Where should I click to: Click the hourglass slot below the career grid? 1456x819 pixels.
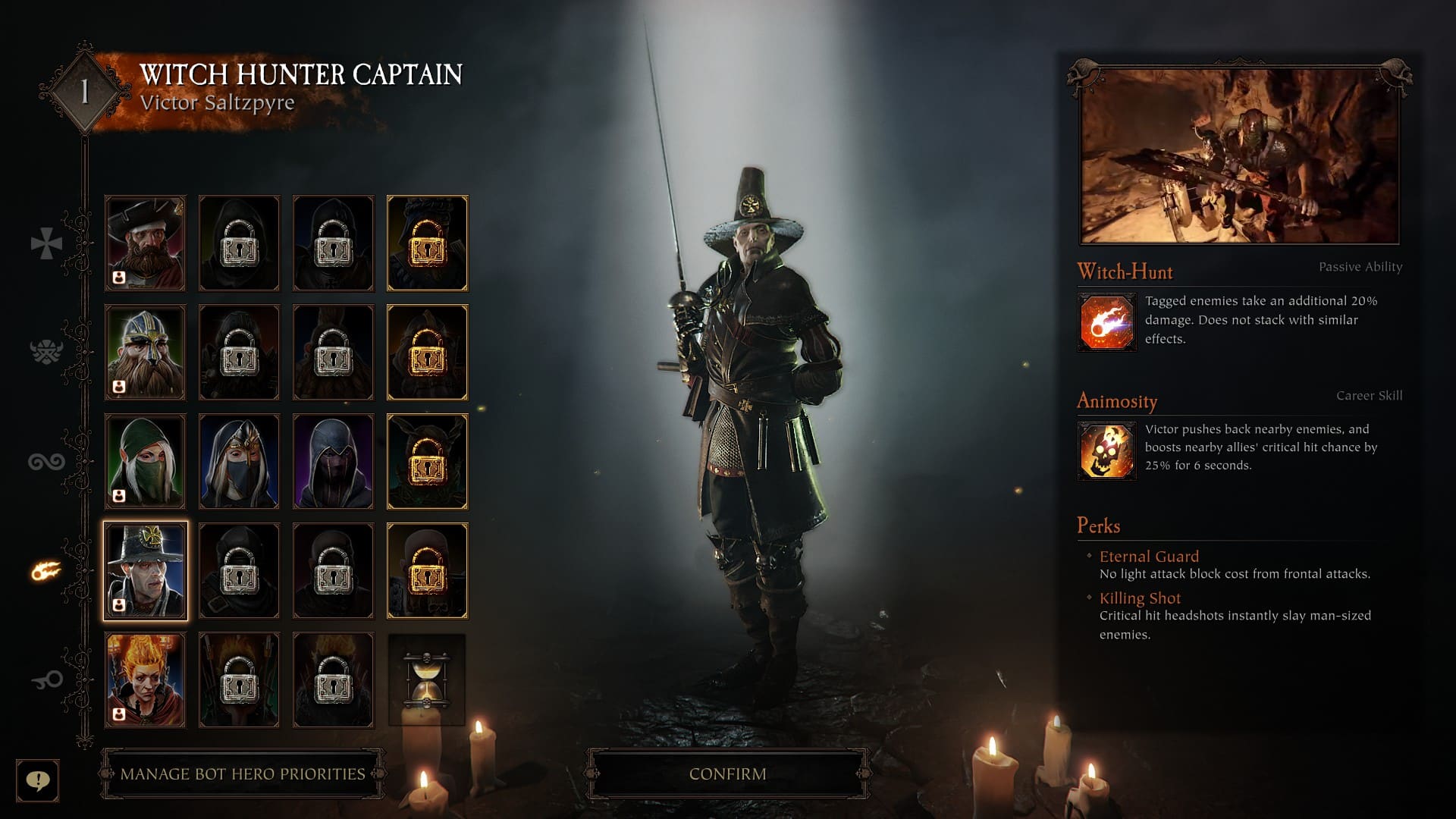coord(427,680)
